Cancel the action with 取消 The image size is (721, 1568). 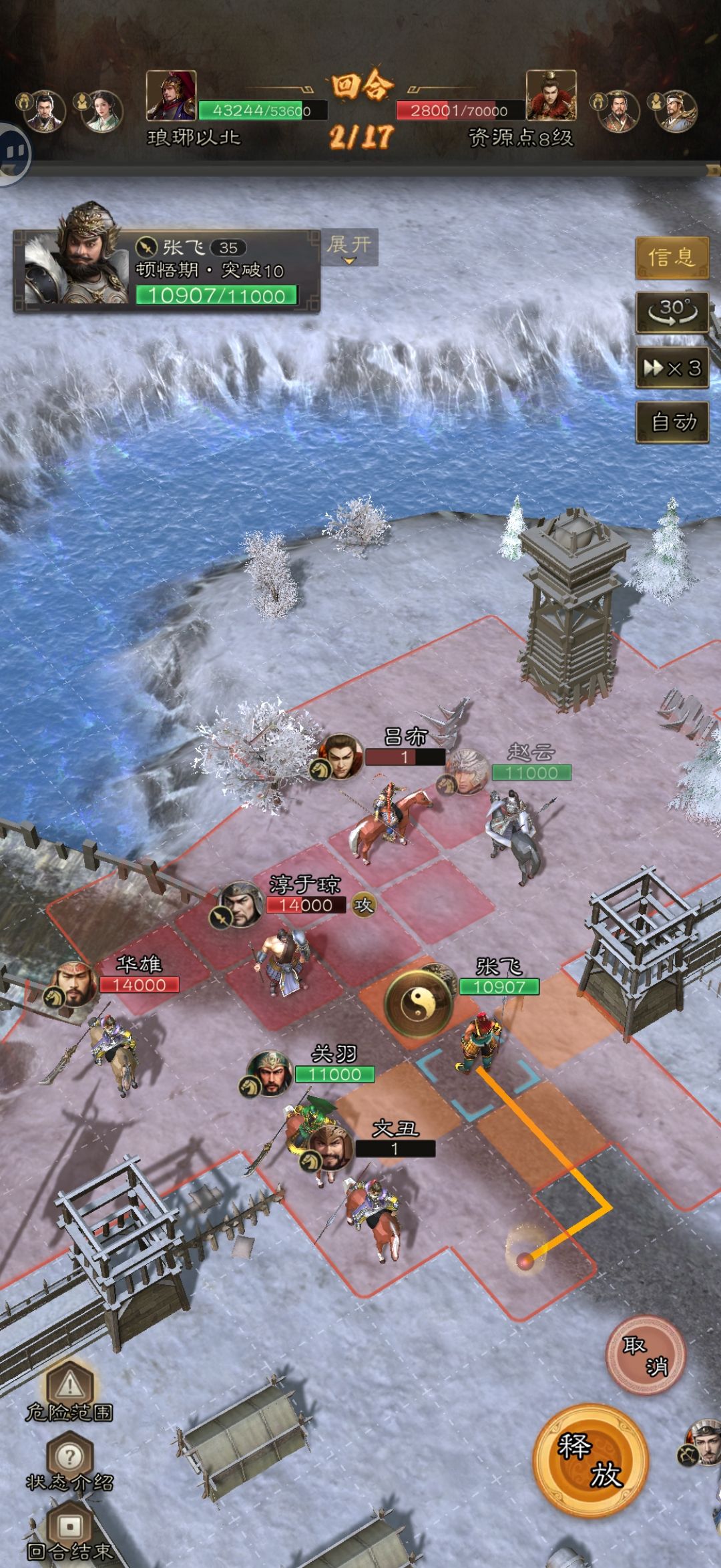(645, 1355)
